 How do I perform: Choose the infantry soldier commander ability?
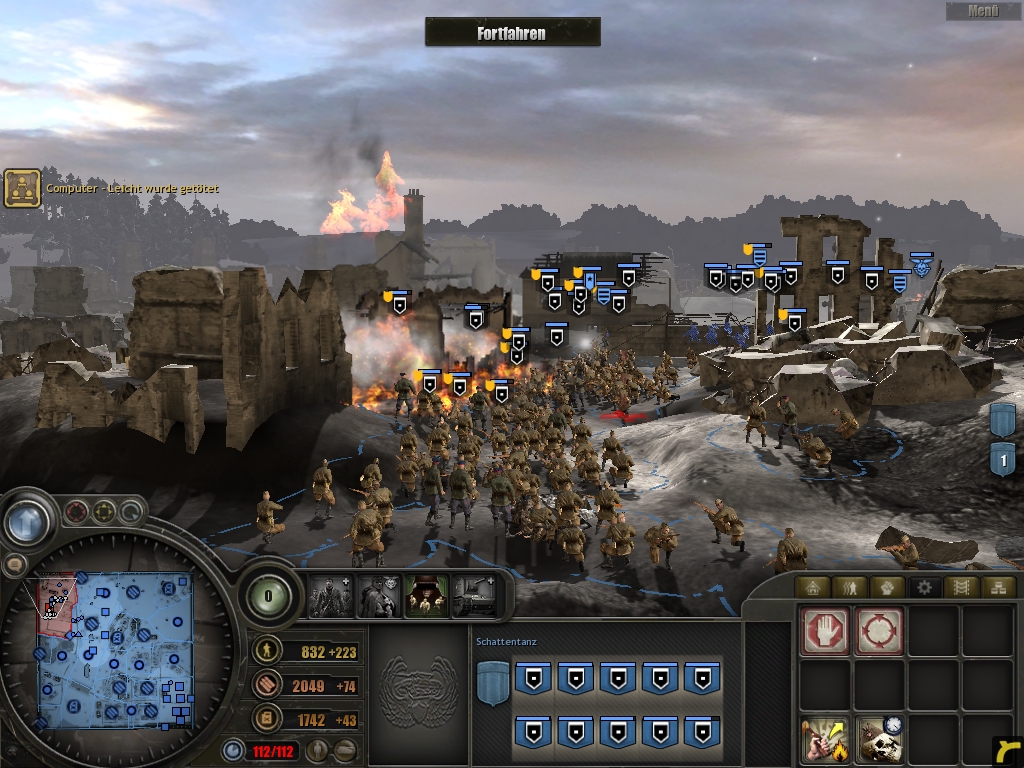pos(330,597)
